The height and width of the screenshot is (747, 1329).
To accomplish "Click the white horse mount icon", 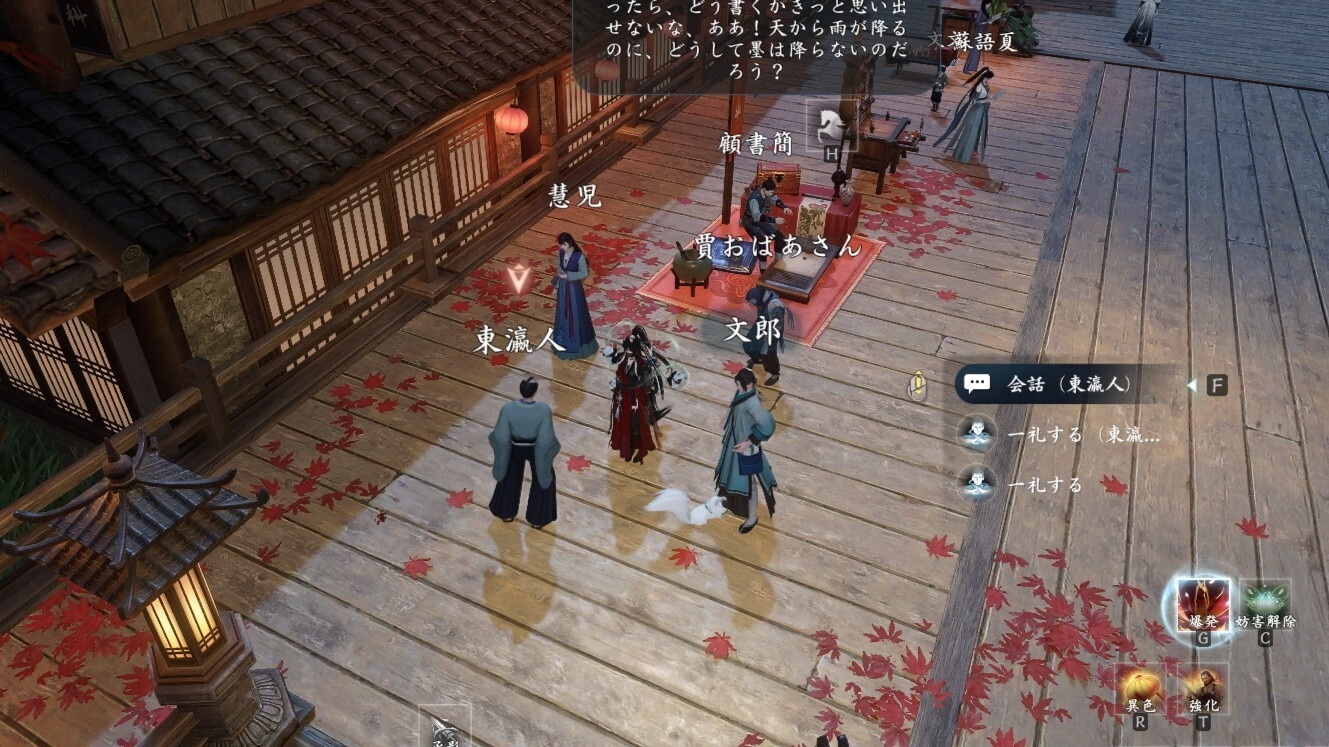I will (833, 126).
